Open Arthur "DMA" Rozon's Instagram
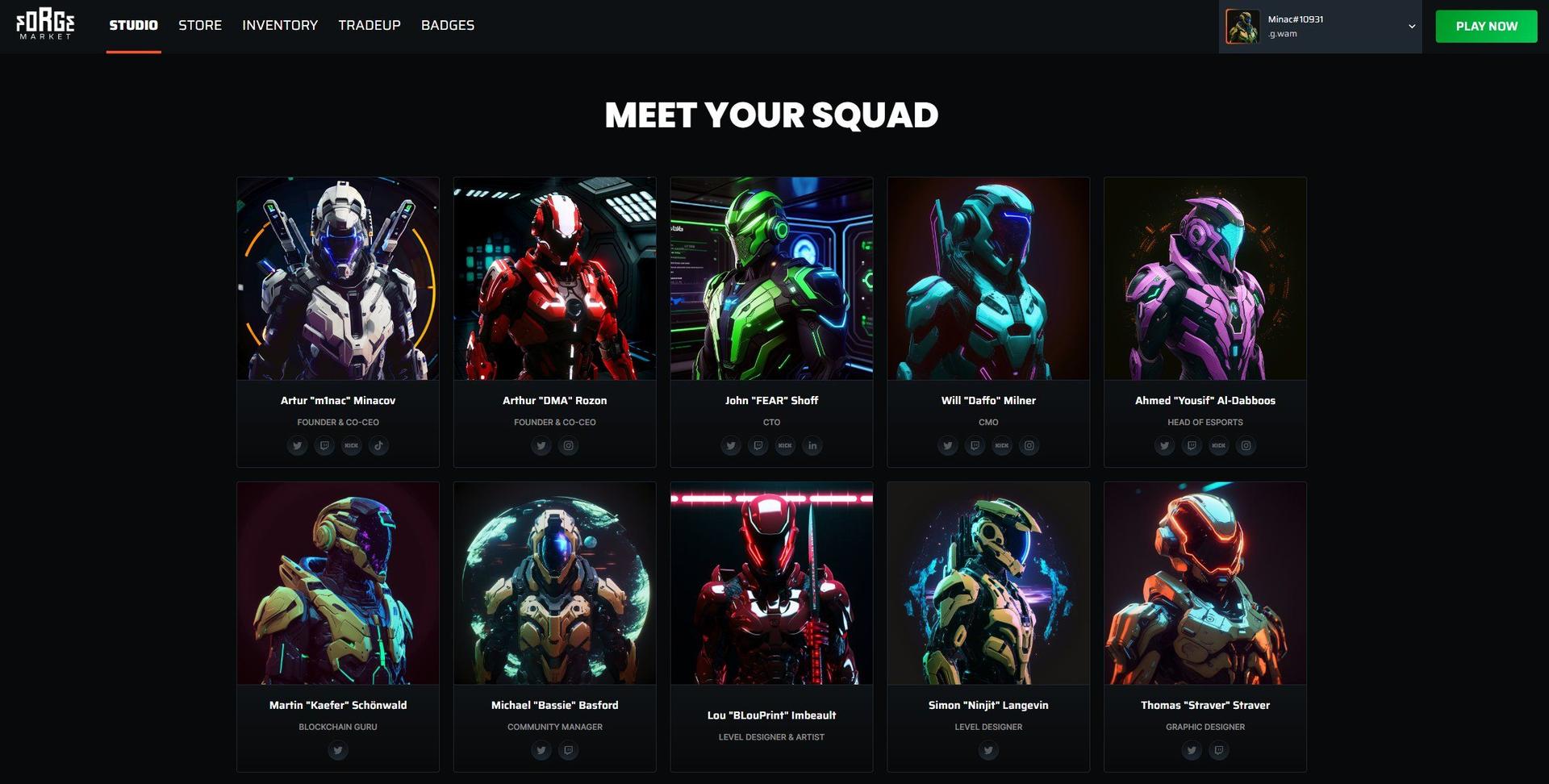 (569, 445)
